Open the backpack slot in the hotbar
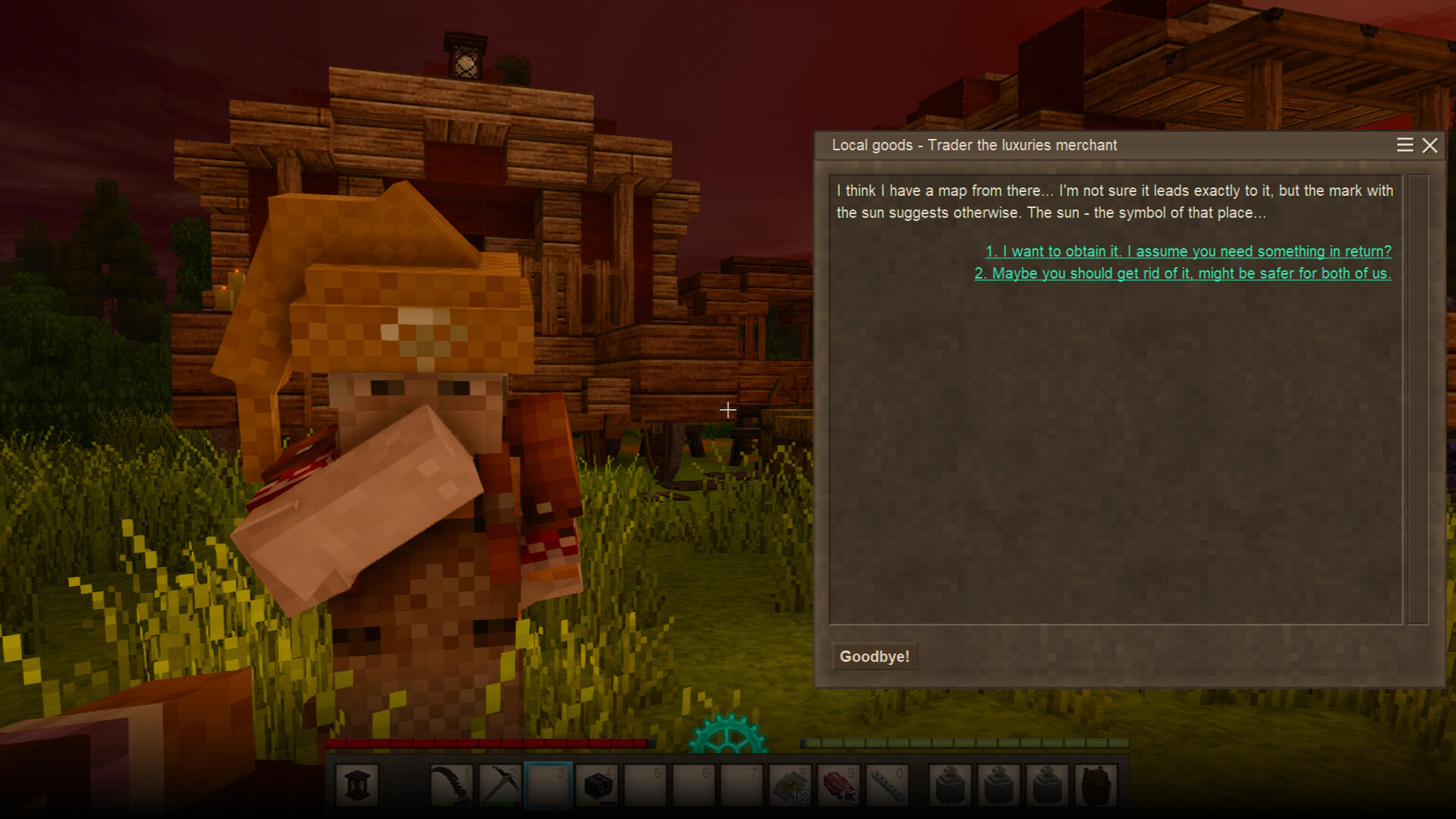This screenshot has height=819, width=1456. tap(1096, 785)
